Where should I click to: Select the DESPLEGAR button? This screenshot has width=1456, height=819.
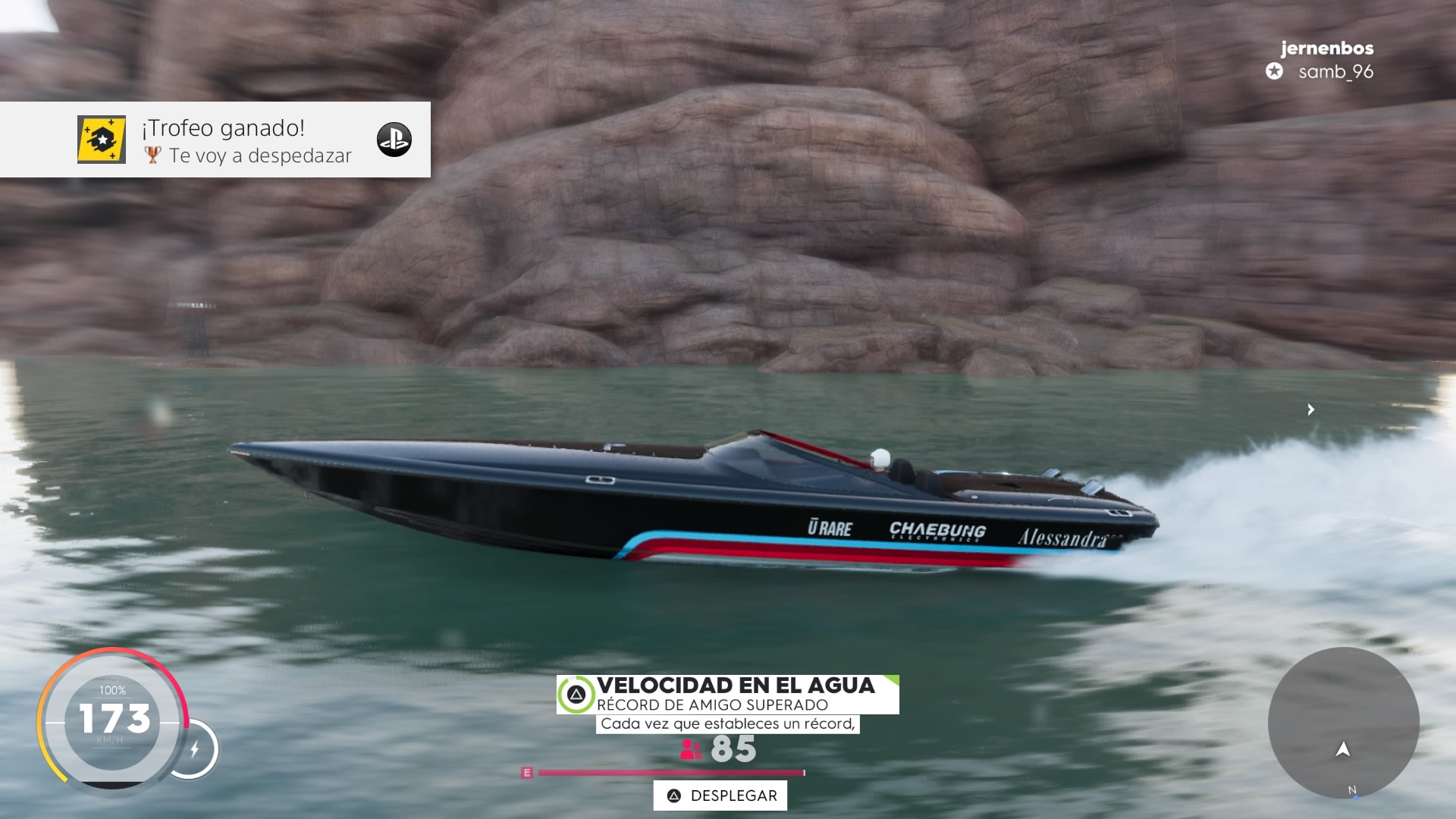[x=720, y=795]
